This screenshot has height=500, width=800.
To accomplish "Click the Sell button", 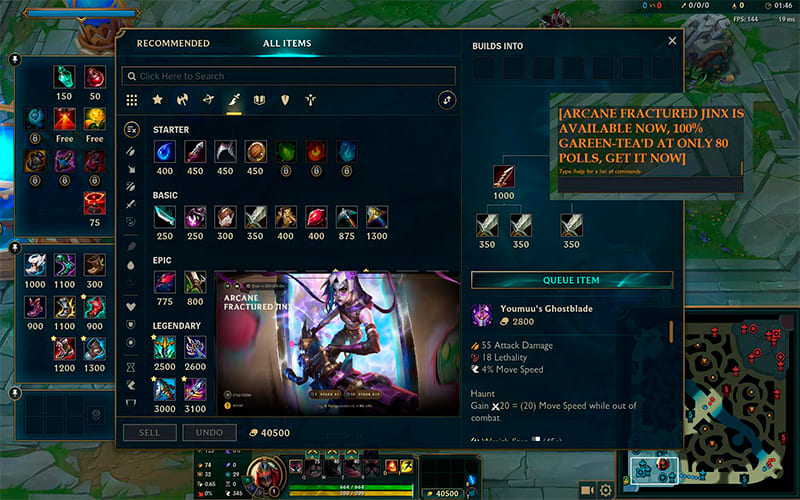I will pyautogui.click(x=148, y=433).
